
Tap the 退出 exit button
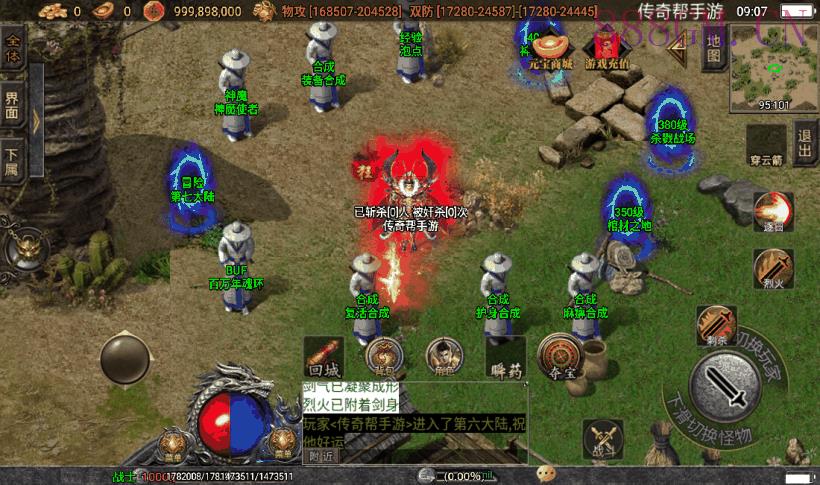coord(805,145)
